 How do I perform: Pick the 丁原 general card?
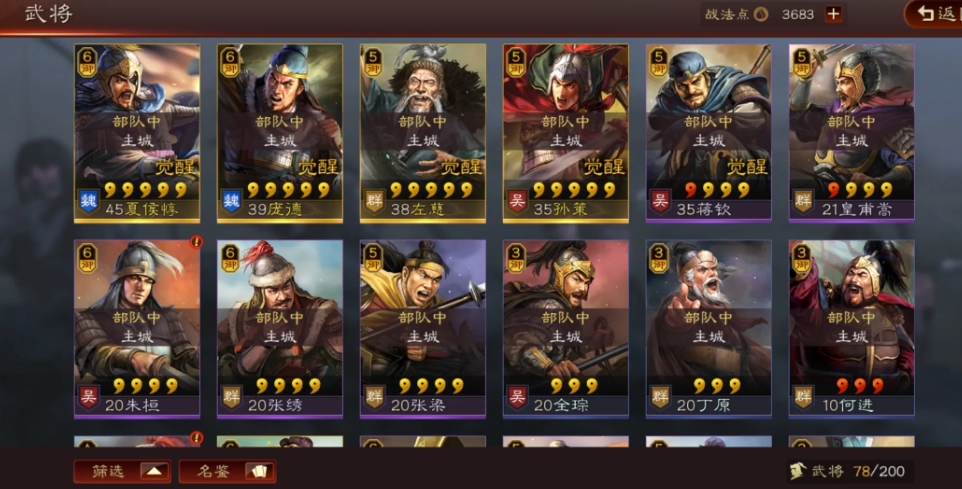(709, 328)
